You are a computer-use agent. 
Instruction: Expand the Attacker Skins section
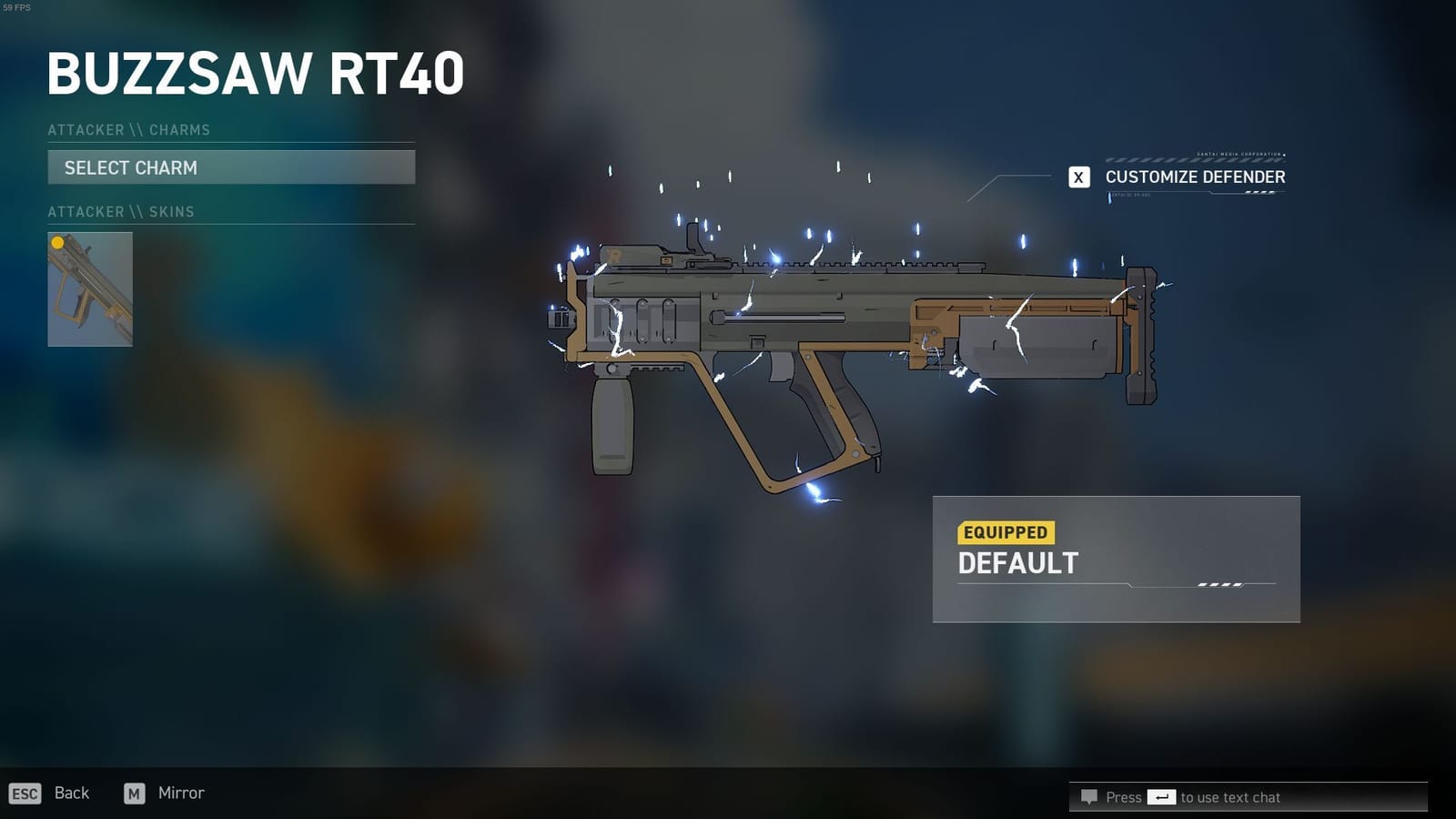point(120,211)
